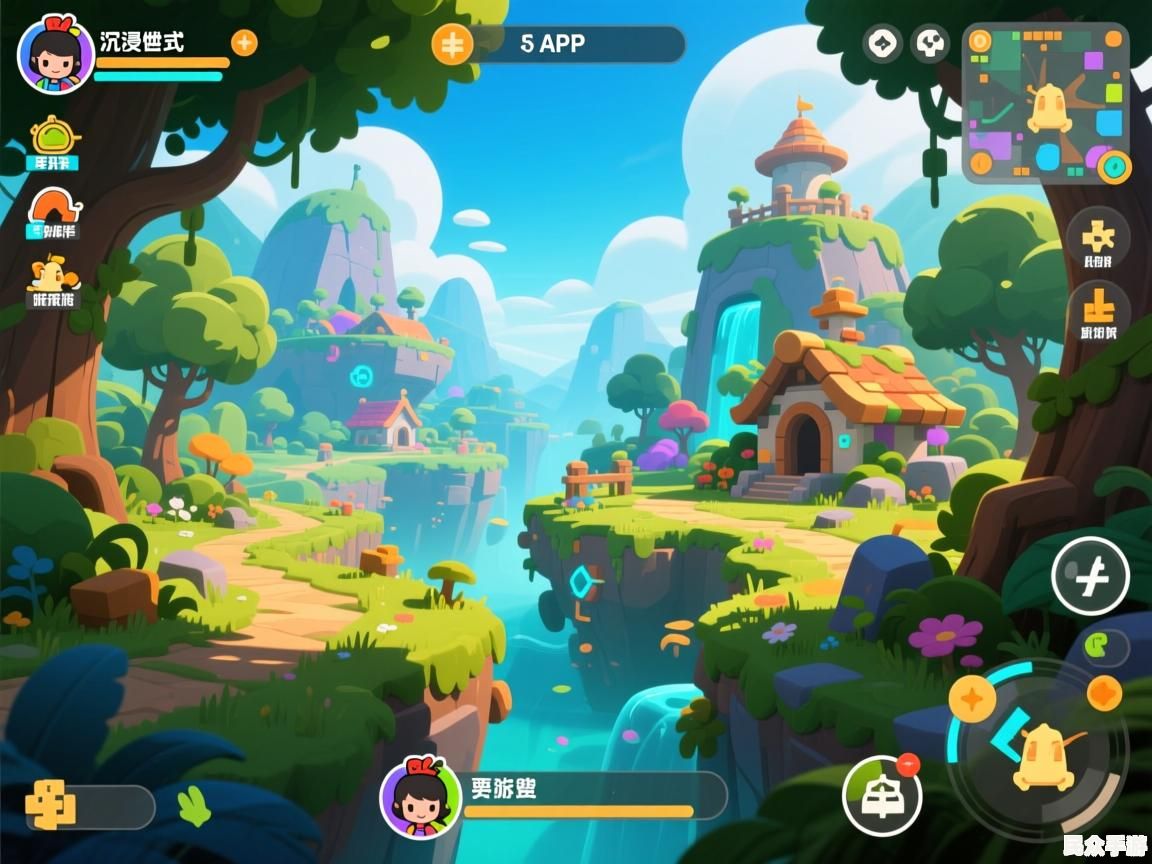
Task: Tap the teal compass button on minimap corner
Action: click(1113, 166)
